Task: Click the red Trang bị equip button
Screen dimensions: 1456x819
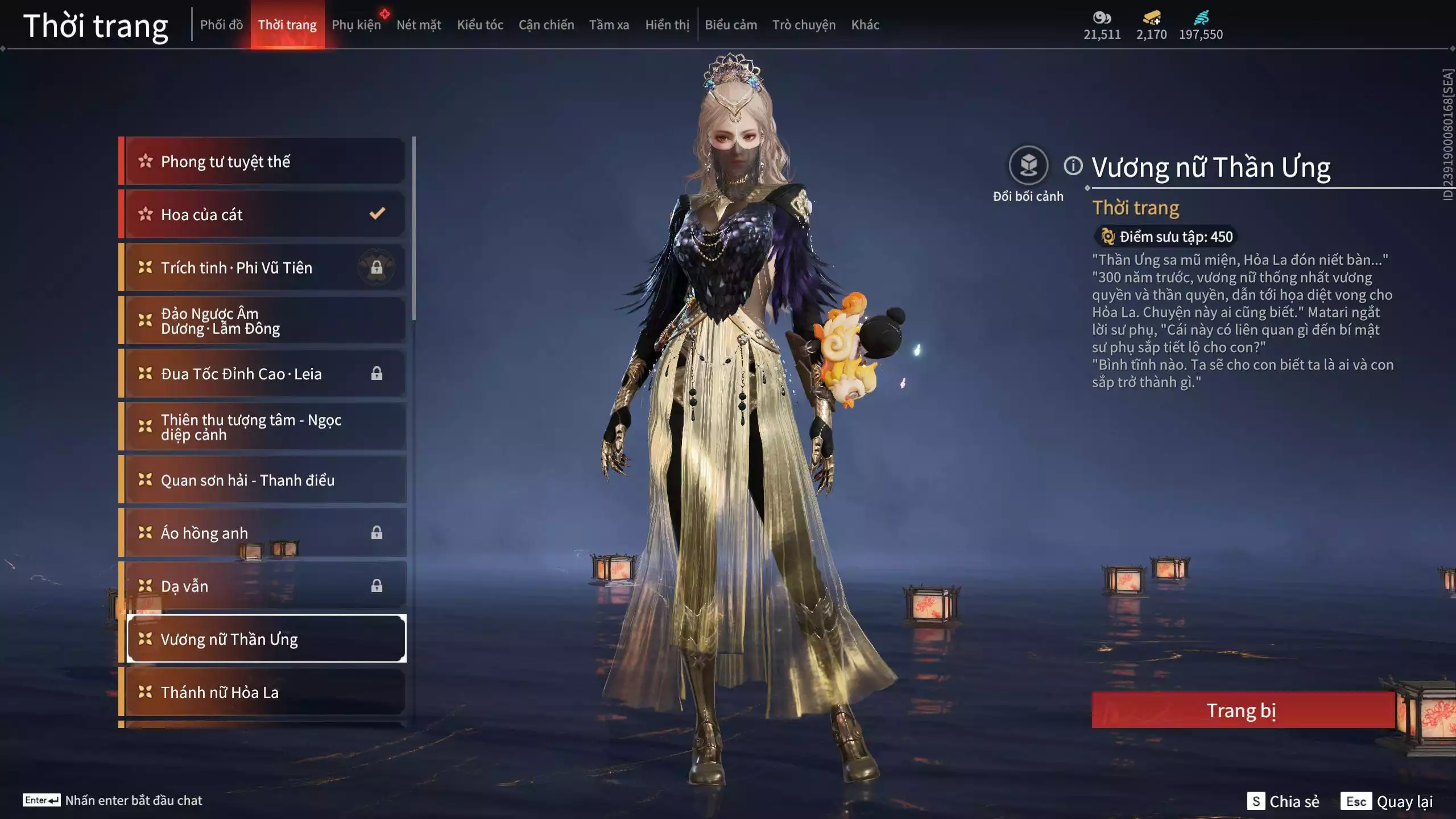Action: click(x=1242, y=710)
